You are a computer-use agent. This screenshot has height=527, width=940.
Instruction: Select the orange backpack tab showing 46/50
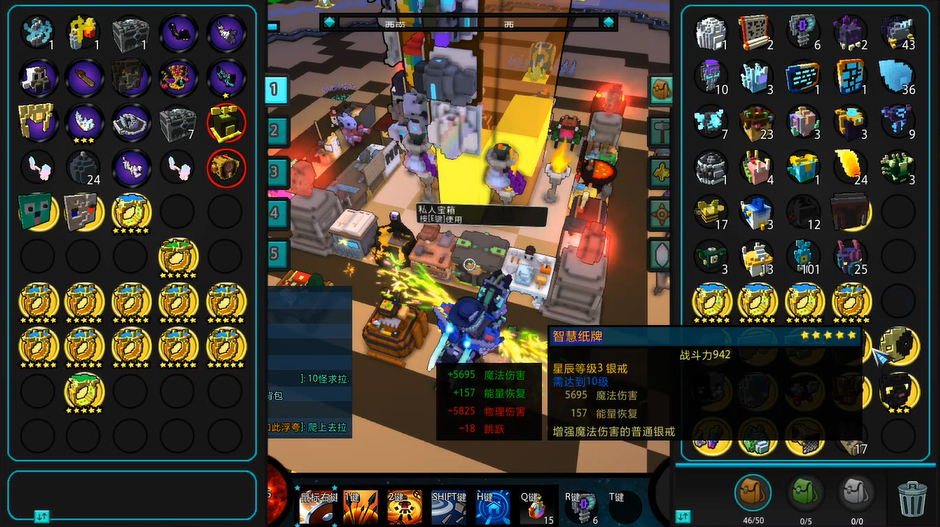(x=753, y=492)
